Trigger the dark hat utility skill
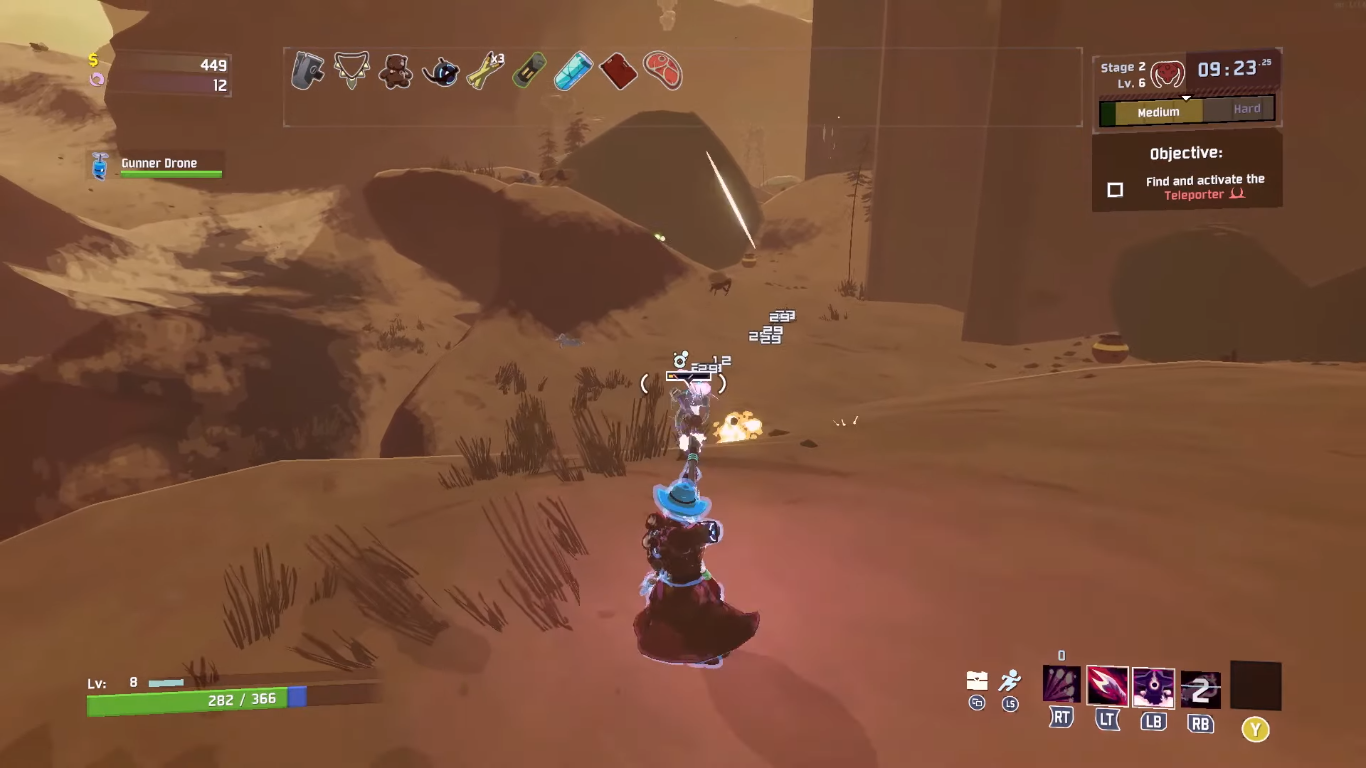Viewport: 1366px width, 768px height. point(1153,686)
